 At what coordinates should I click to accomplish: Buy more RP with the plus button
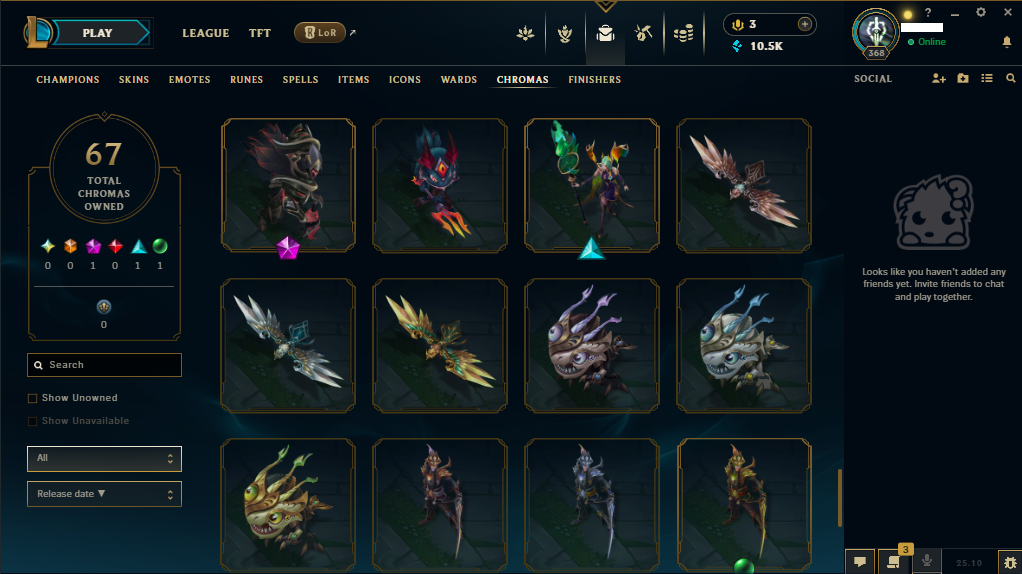[x=804, y=24]
